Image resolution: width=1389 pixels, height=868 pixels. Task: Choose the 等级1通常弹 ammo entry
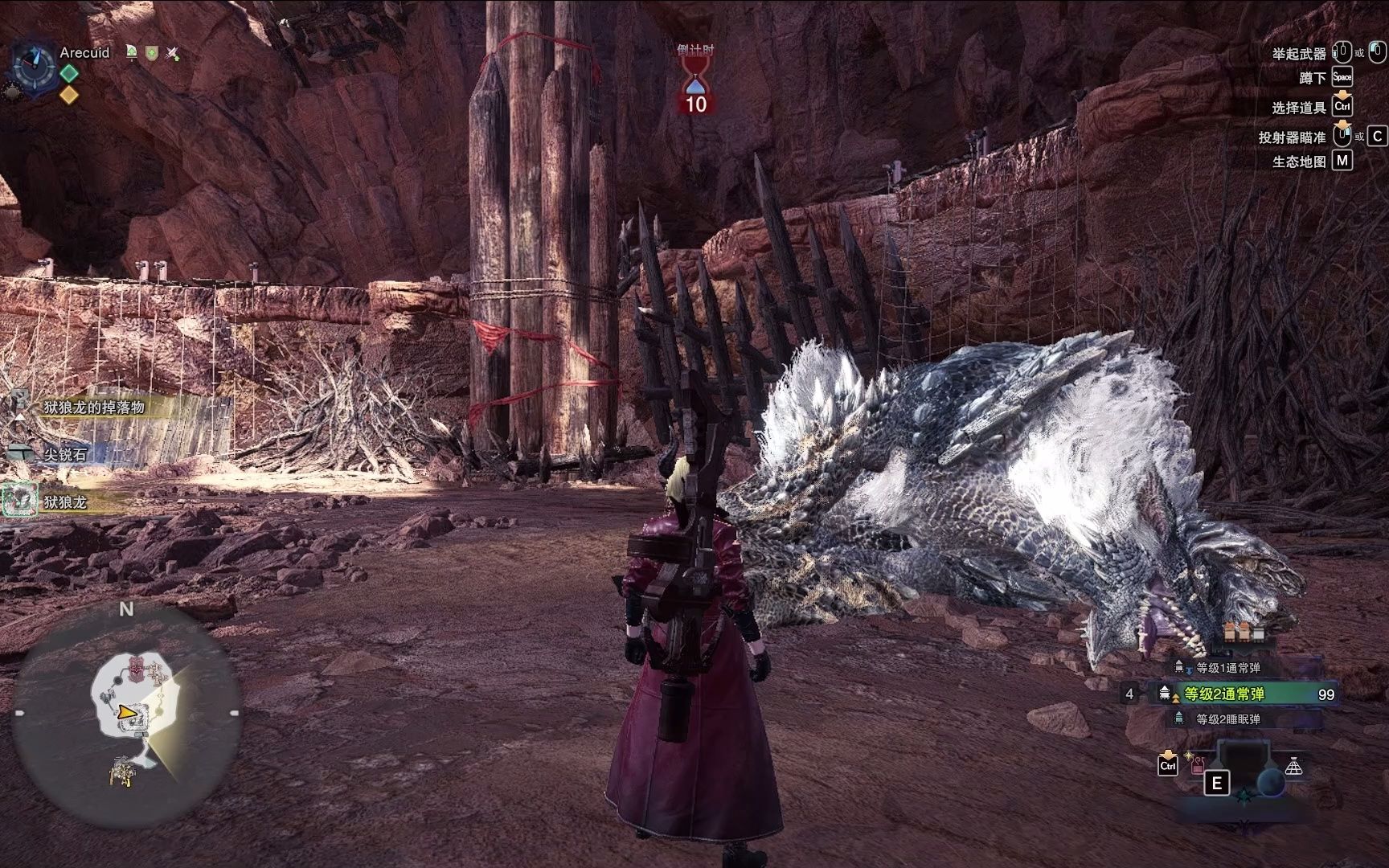pyautogui.click(x=1227, y=668)
